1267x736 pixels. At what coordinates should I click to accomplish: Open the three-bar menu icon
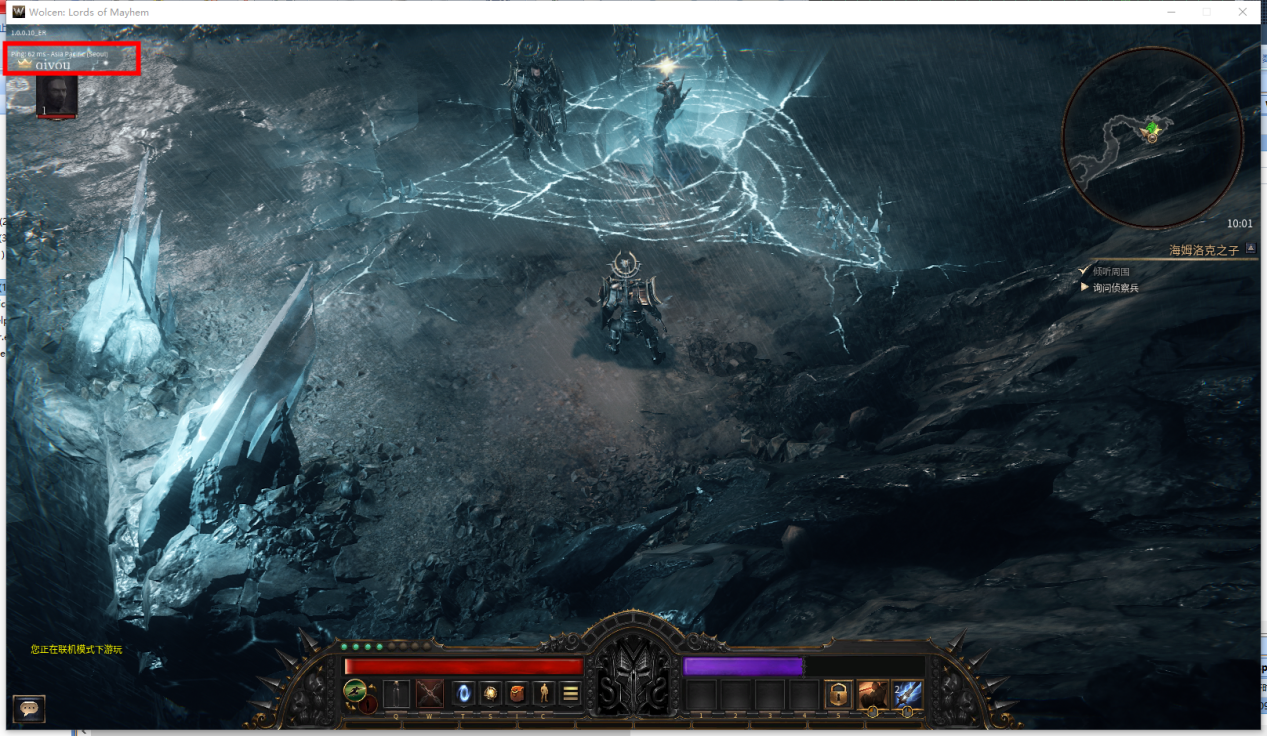pos(571,693)
